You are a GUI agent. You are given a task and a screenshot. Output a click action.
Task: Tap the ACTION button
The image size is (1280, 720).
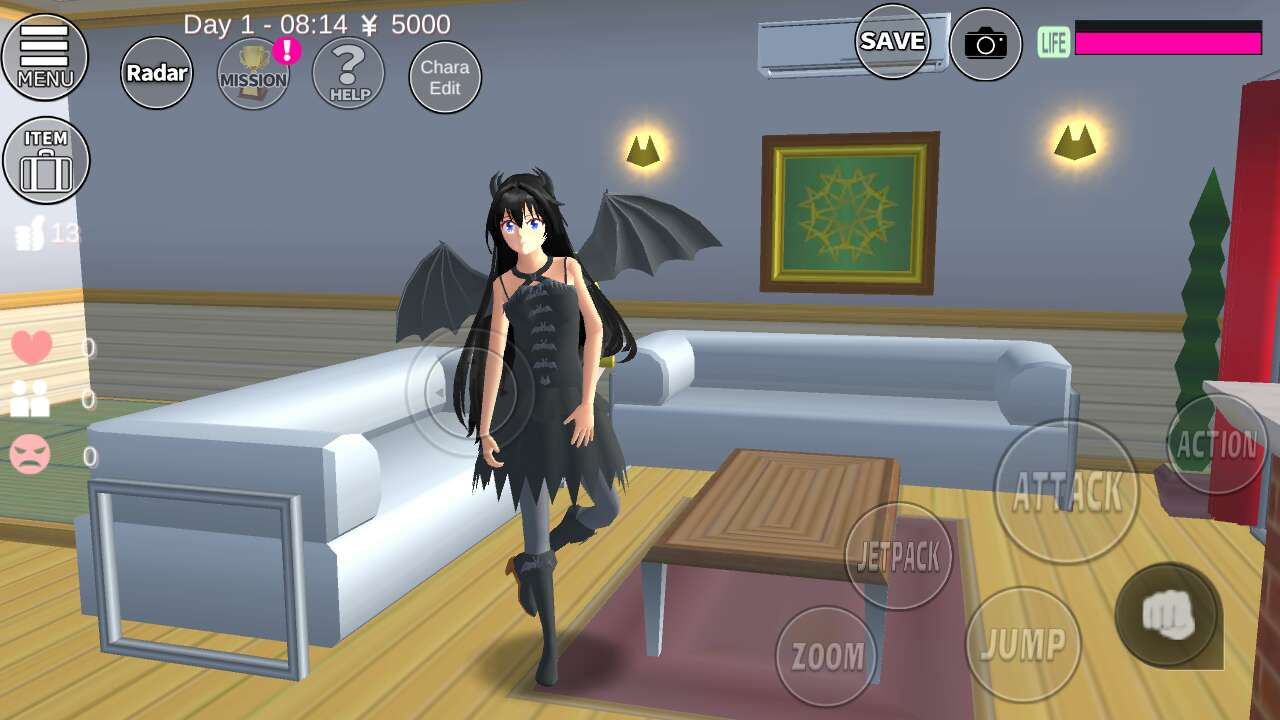tap(1217, 444)
